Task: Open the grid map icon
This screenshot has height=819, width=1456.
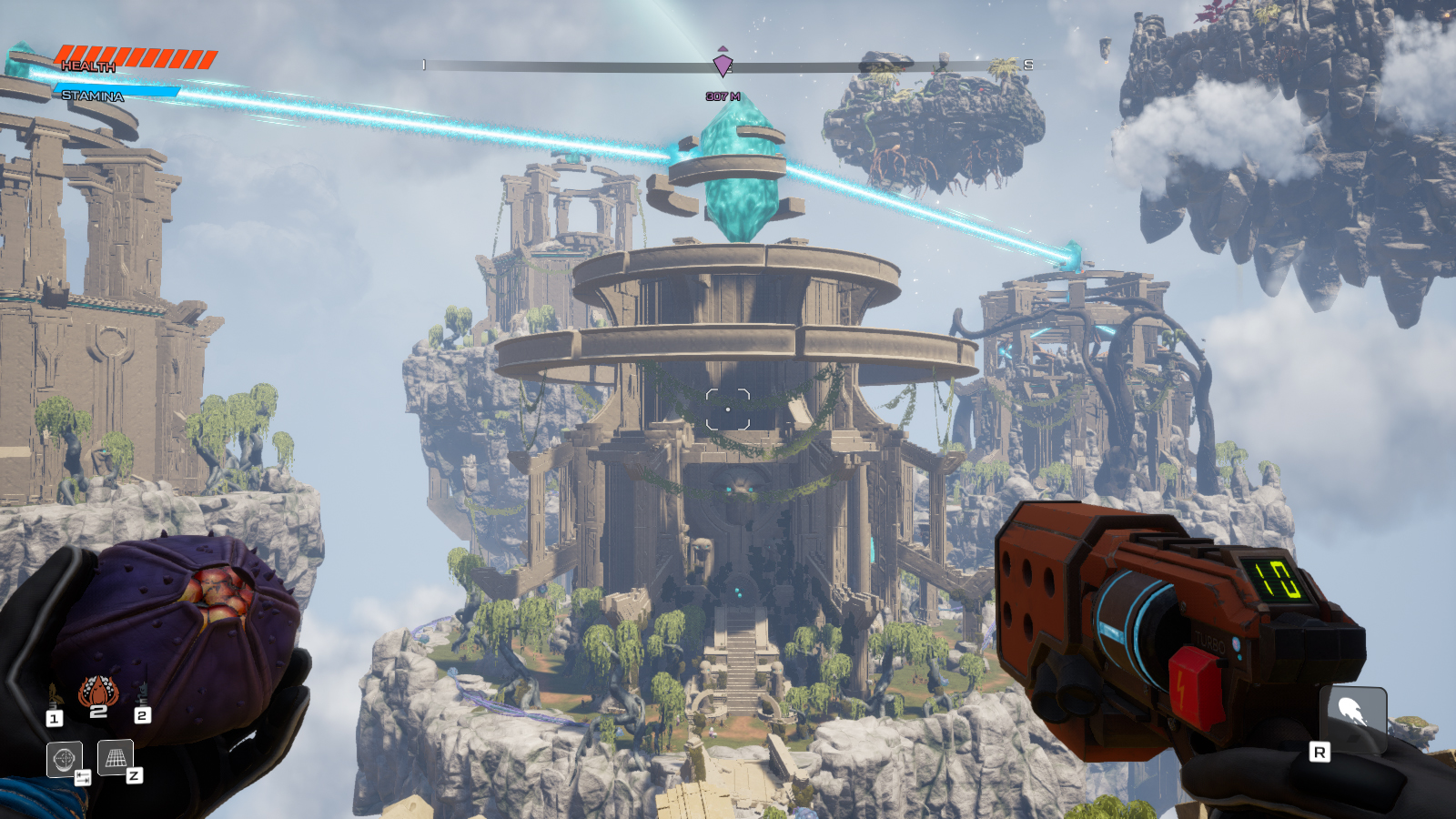Action: tap(116, 757)
